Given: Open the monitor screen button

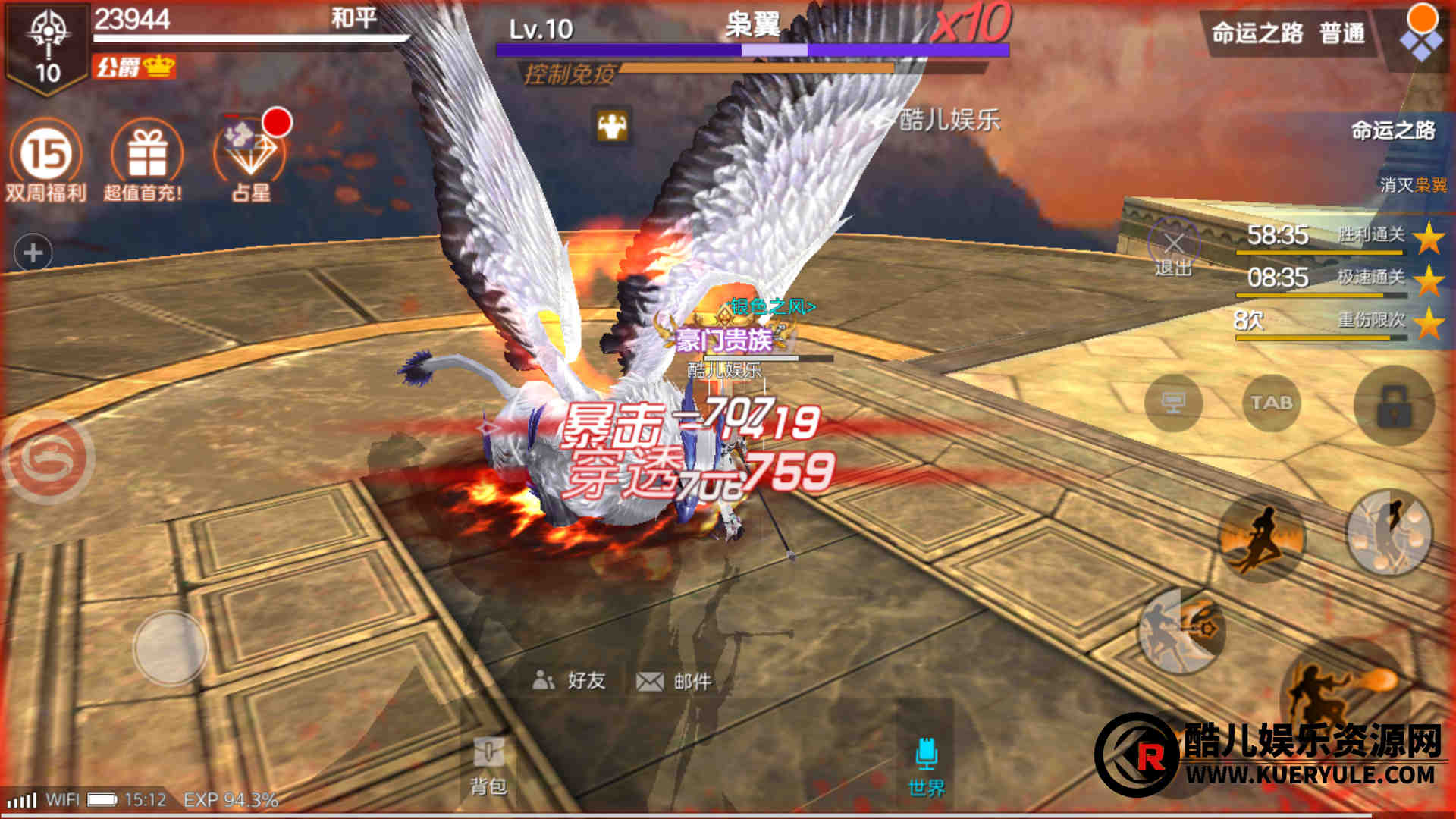Looking at the screenshot, I should [1174, 403].
